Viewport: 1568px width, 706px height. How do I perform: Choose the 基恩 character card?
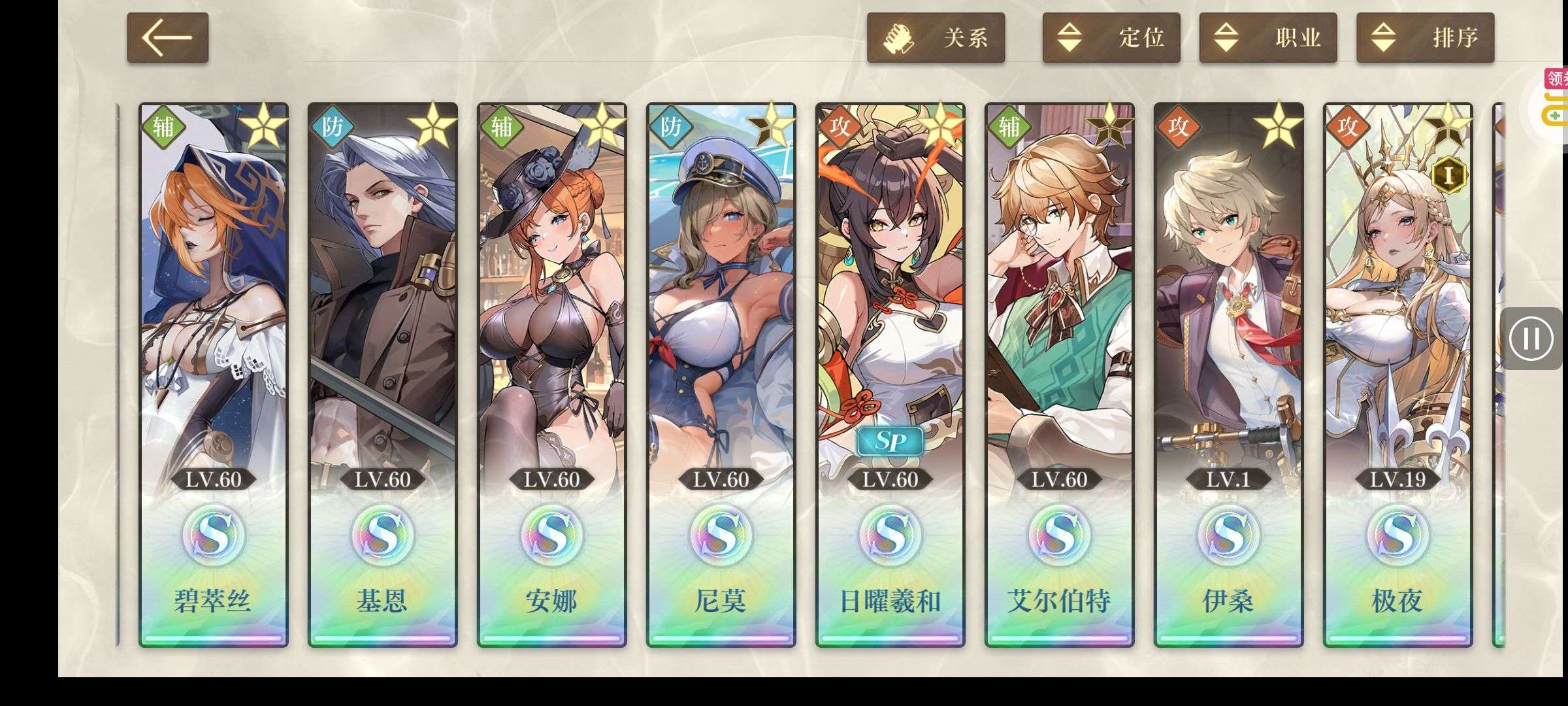(383, 374)
